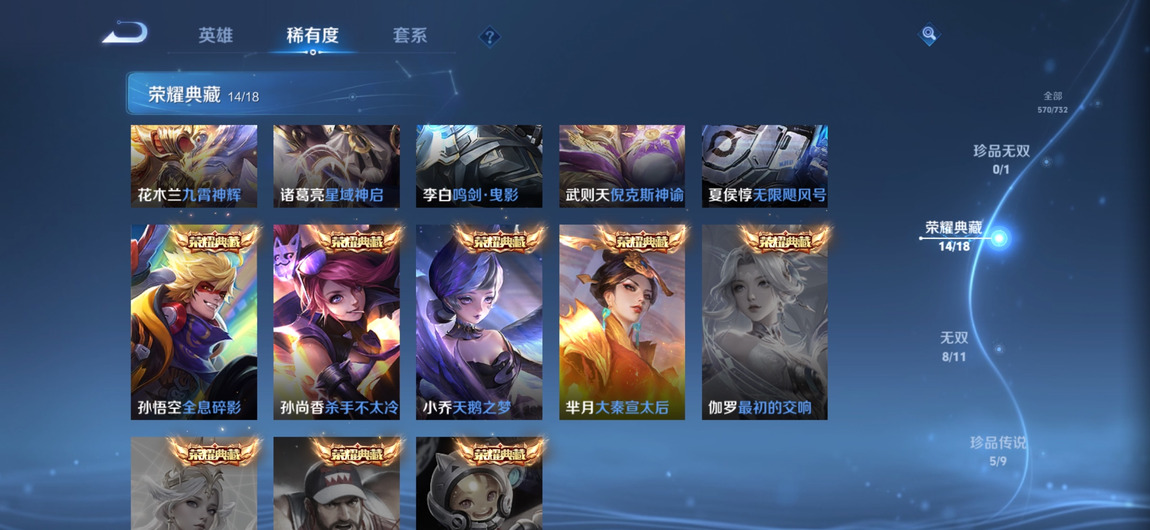
Task: Open the 套系 tab
Action: (410, 35)
